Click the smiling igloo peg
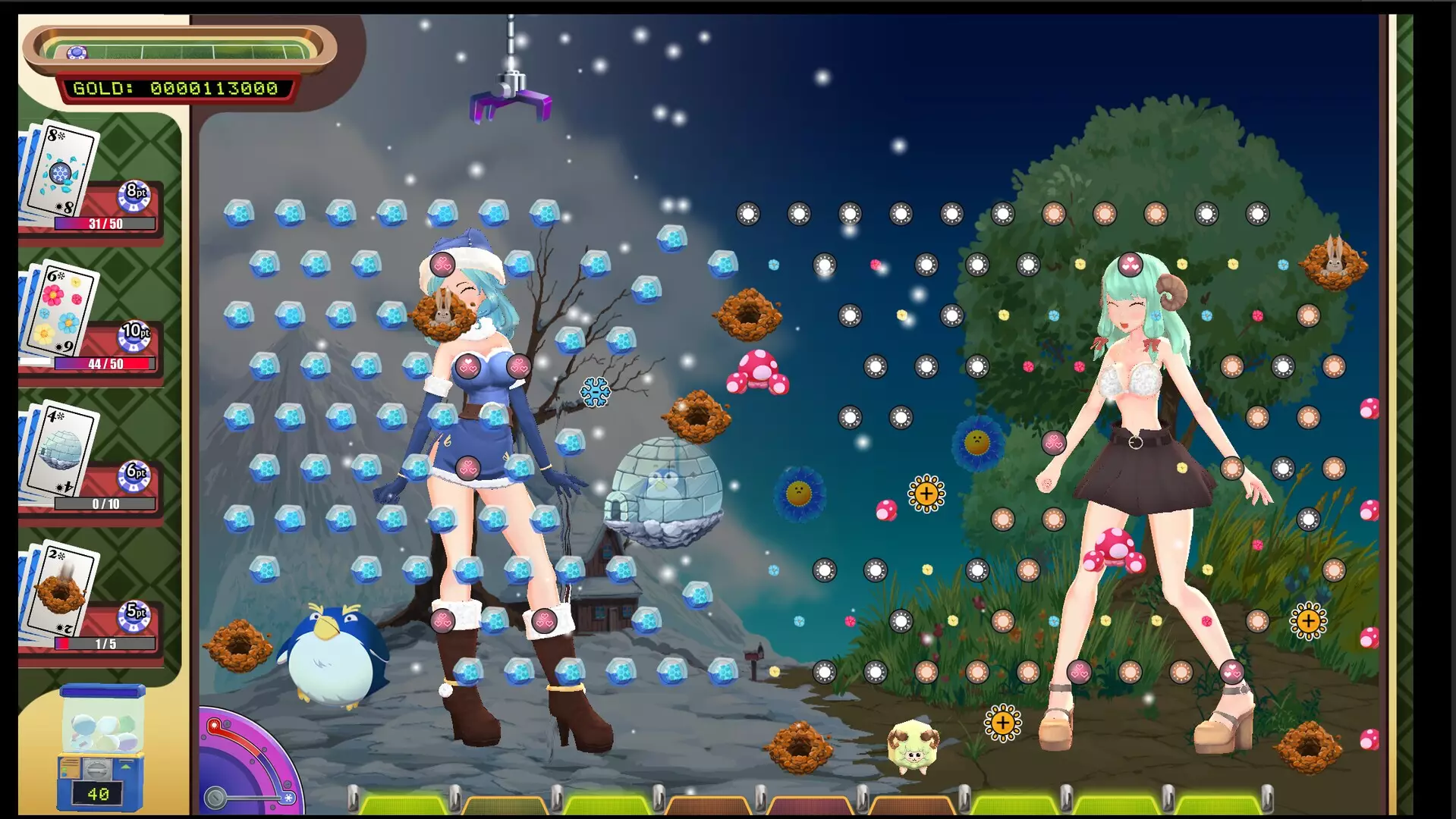 pyautogui.click(x=665, y=483)
